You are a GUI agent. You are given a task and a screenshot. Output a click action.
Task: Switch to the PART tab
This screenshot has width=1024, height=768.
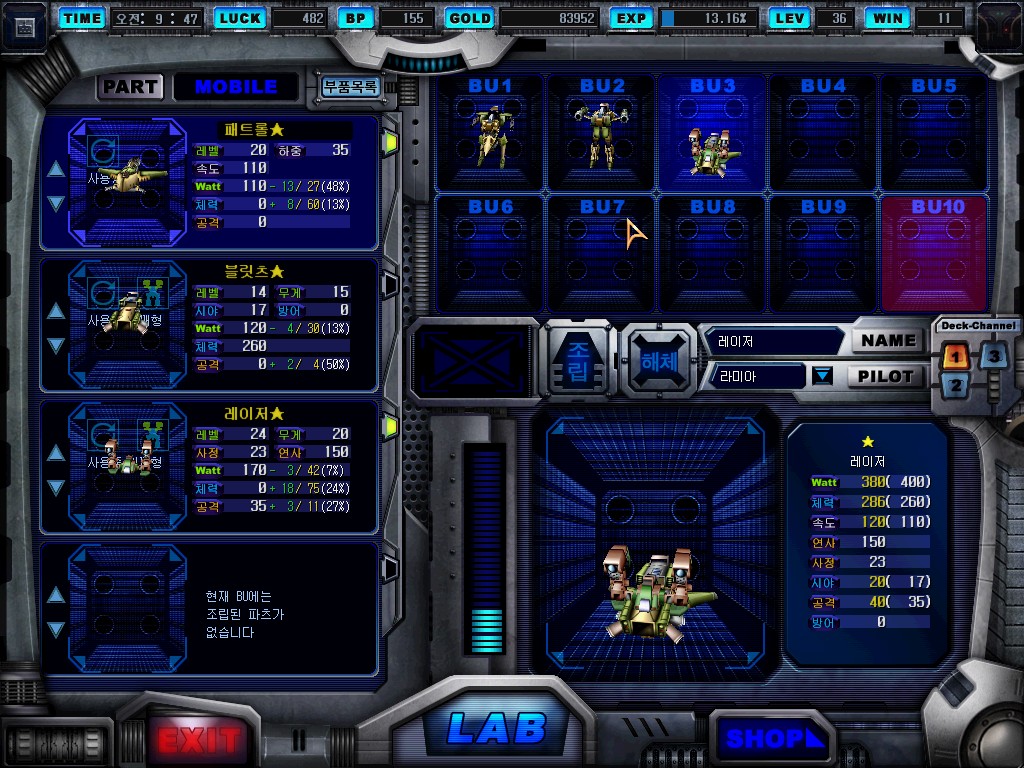(x=130, y=86)
